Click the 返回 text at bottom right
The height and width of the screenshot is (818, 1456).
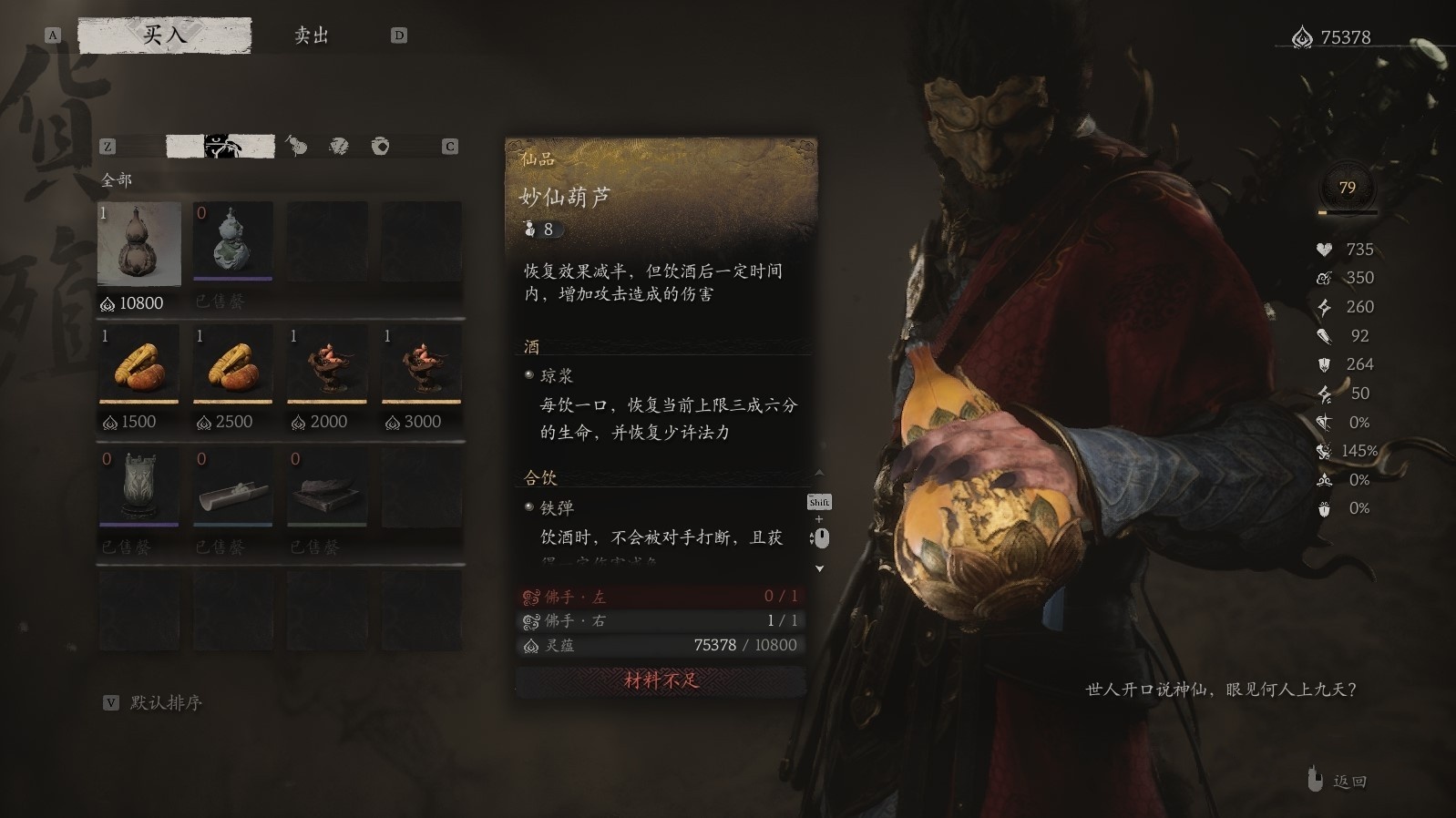pyautogui.click(x=1350, y=780)
